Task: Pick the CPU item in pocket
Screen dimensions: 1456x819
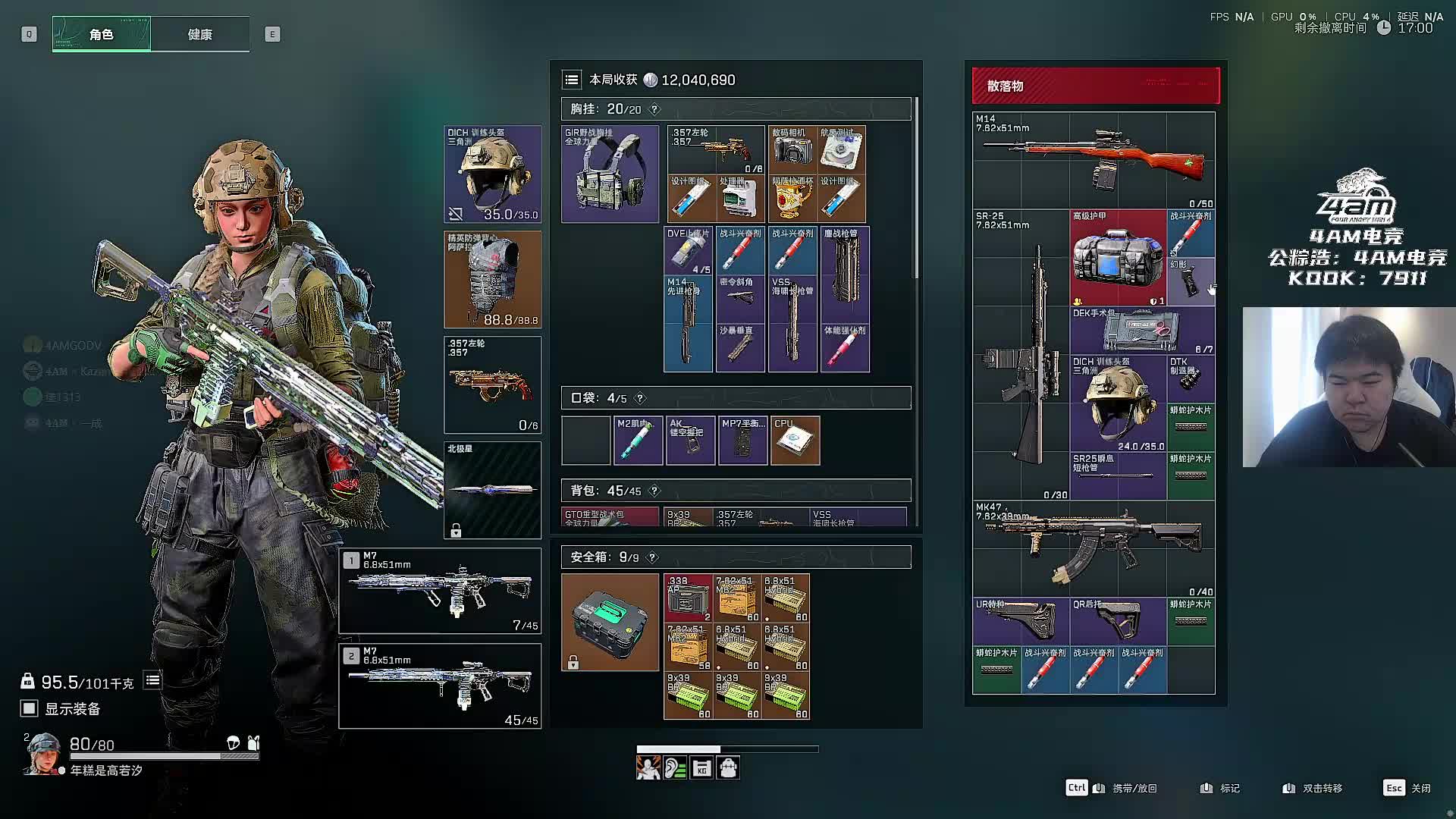Action: tap(795, 441)
